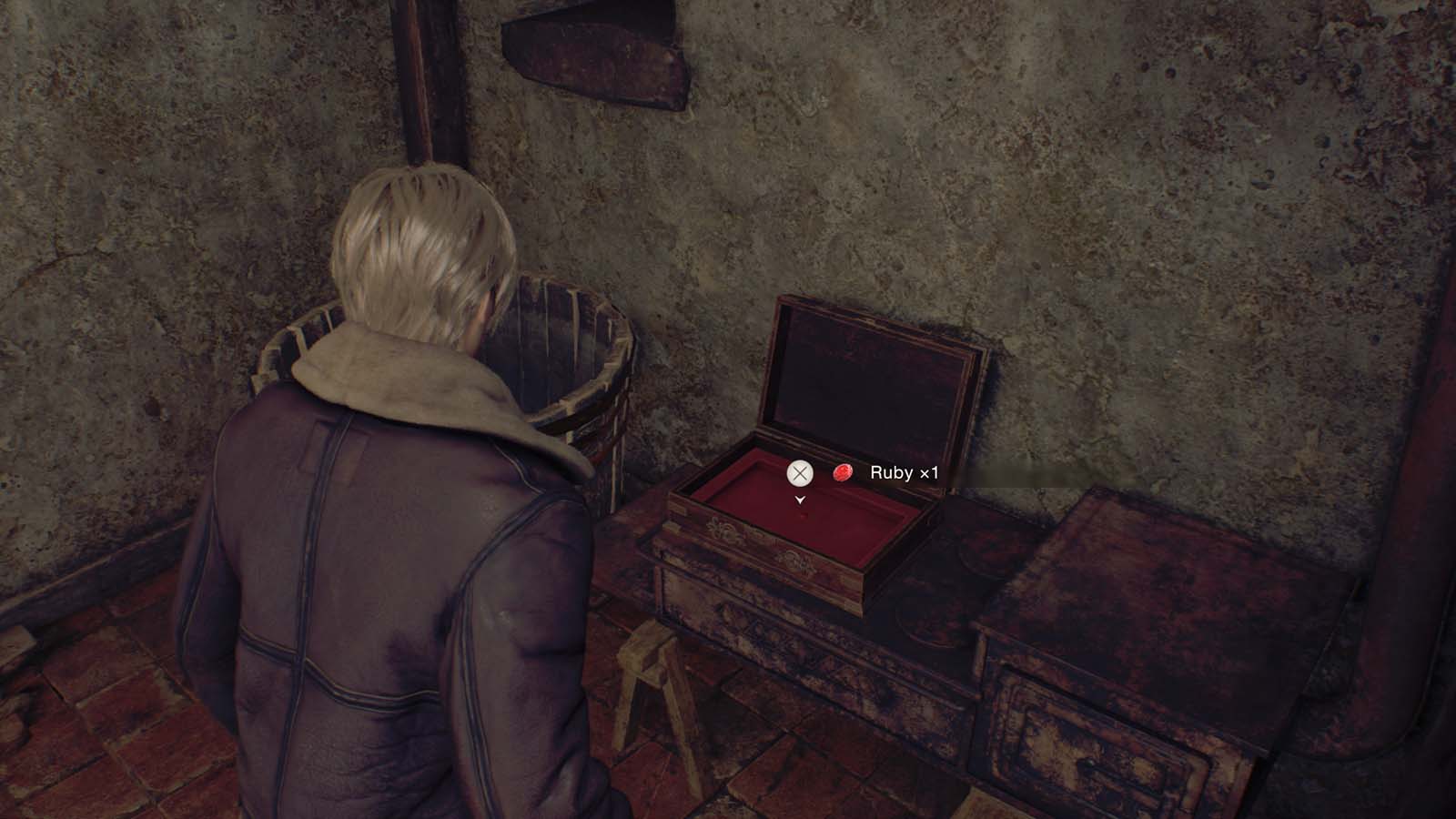Click the X pickup button prompt

[800, 473]
